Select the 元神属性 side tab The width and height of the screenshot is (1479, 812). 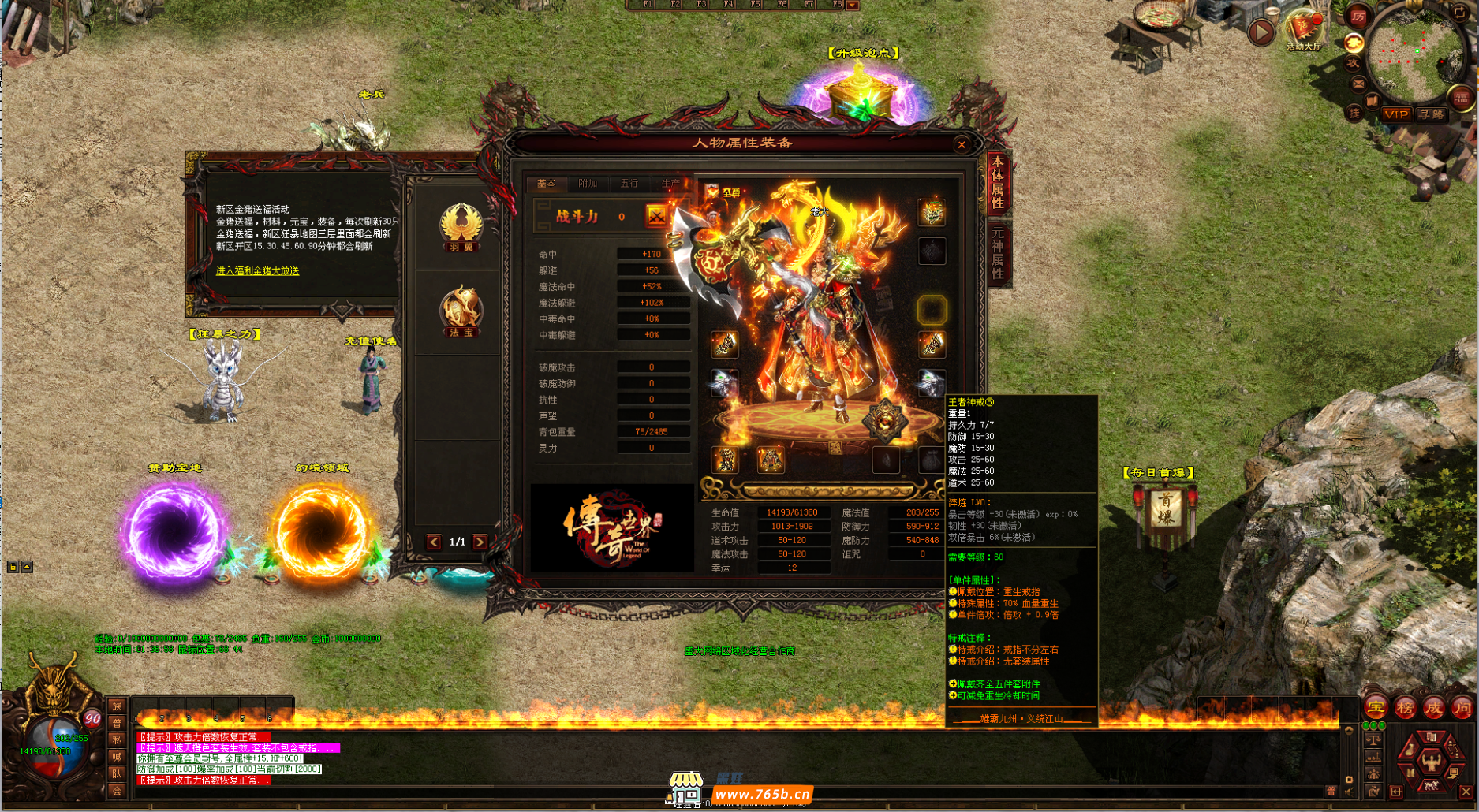coord(998,253)
